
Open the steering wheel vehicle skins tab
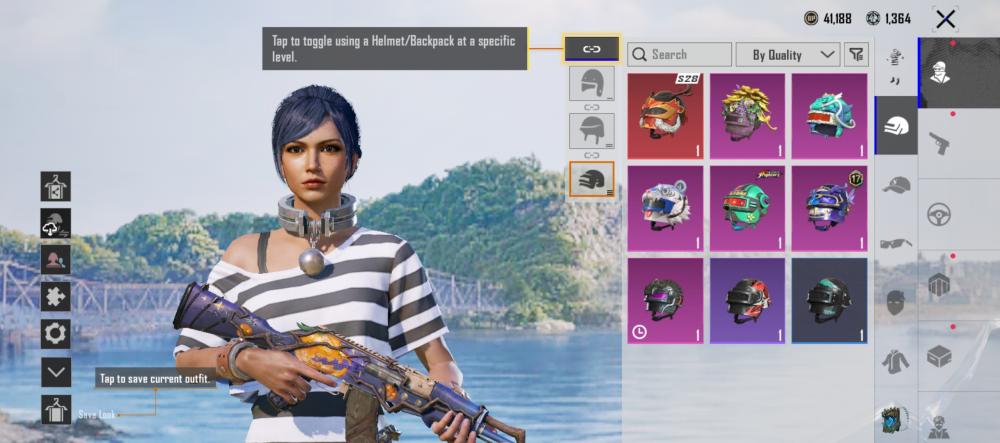[940, 214]
